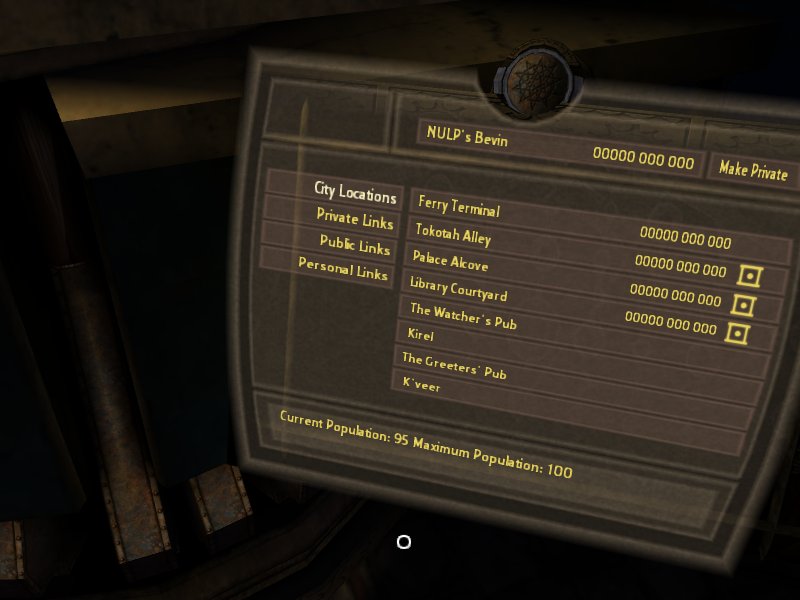
Task: Show the Public Links category
Action: coord(355,244)
